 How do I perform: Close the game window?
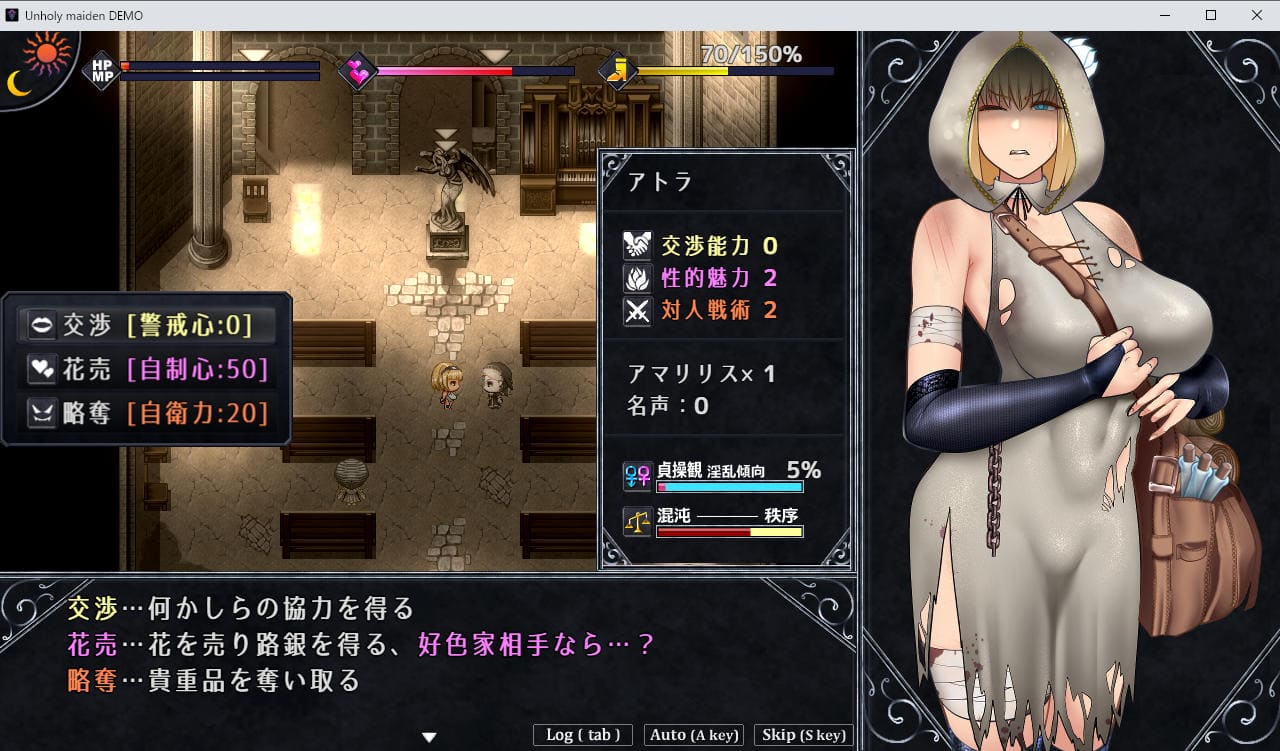pos(1256,15)
